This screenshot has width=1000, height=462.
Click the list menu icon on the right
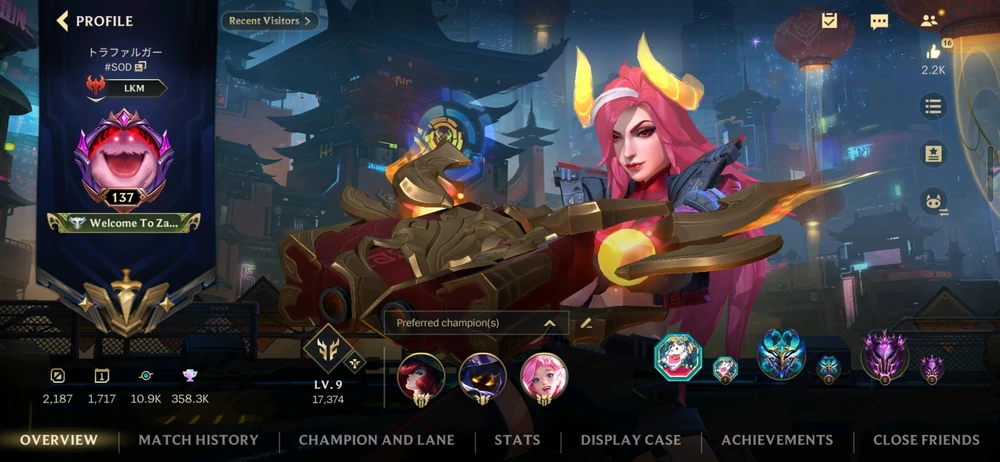click(x=933, y=105)
